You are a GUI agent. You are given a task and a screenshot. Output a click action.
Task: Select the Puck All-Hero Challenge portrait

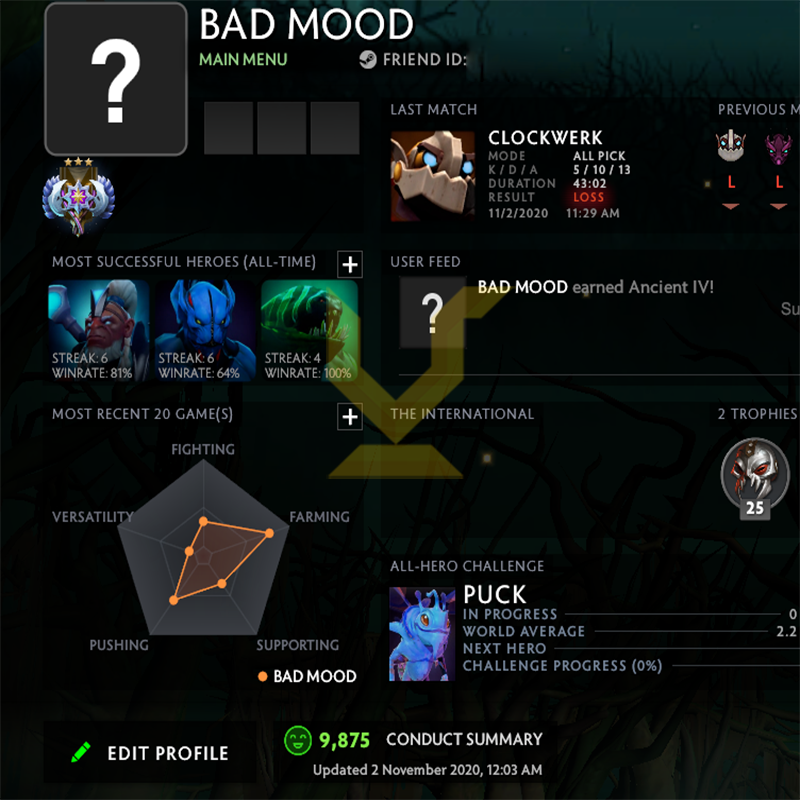(x=422, y=635)
